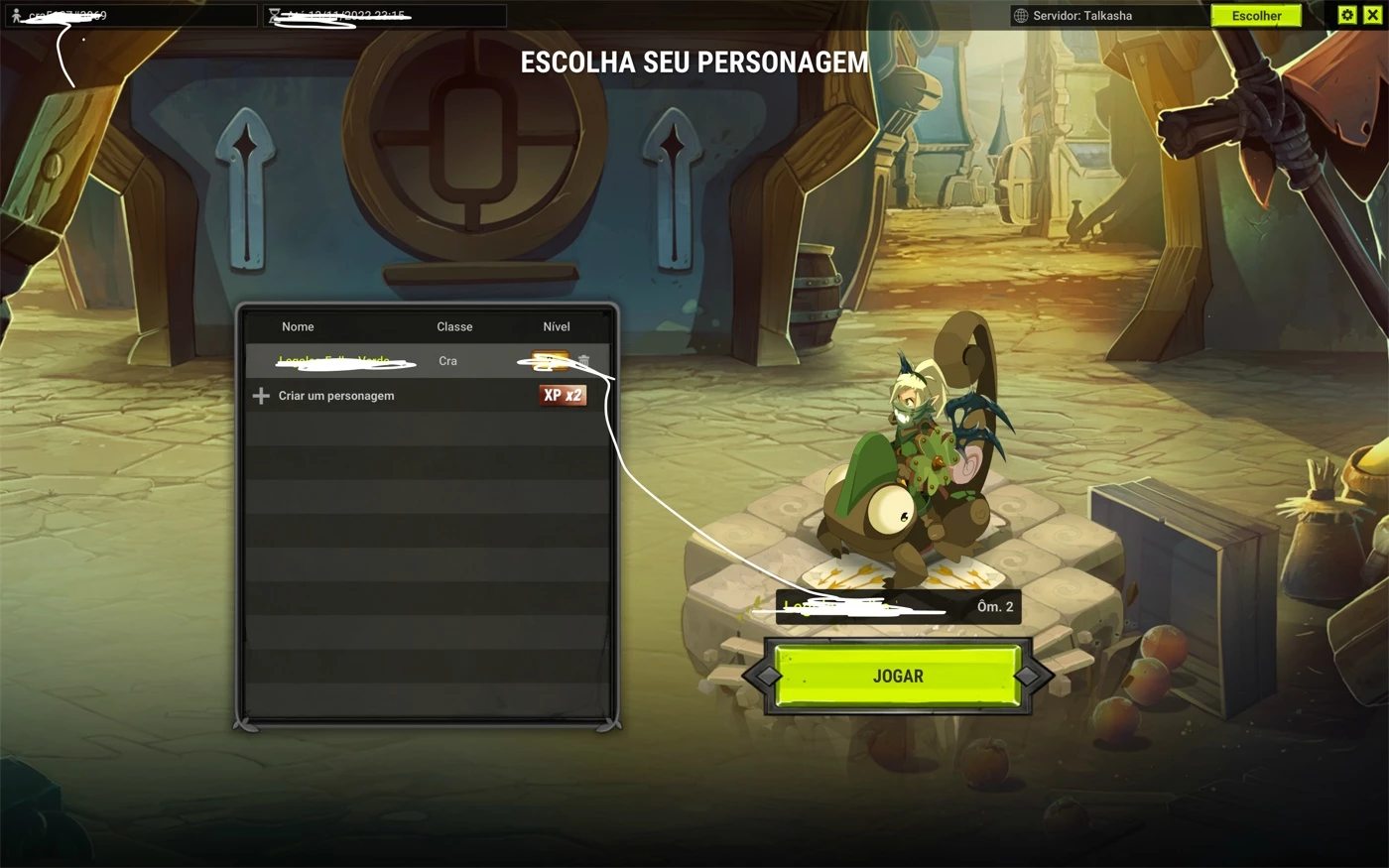Click the plus icon next to Criar um personagem
The image size is (1389, 868).
point(260,396)
